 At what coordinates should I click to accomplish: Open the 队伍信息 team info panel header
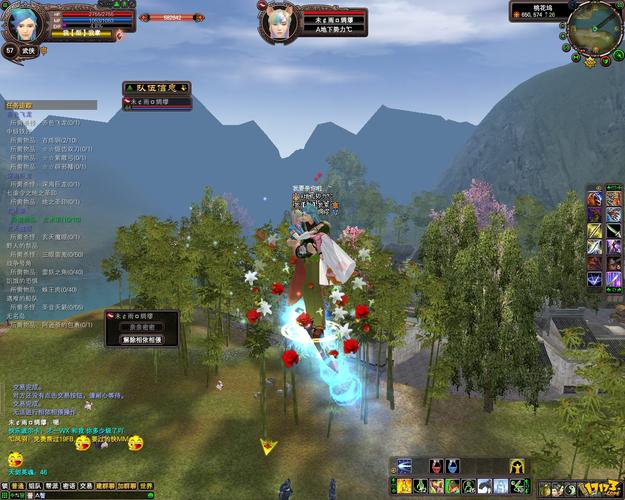point(156,88)
